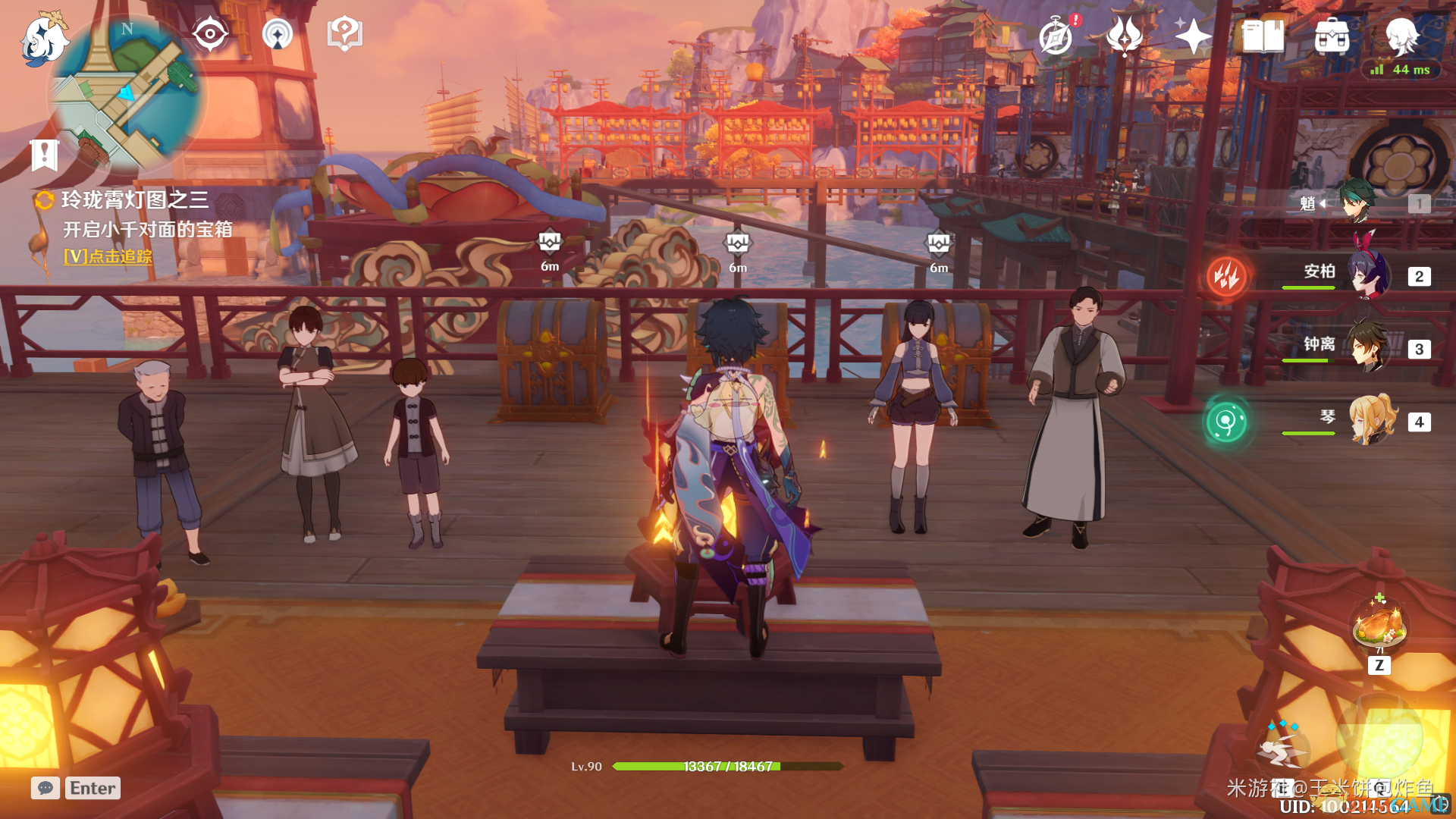Trigger the green anemo burst icon
1456x819 pixels.
click(1226, 422)
